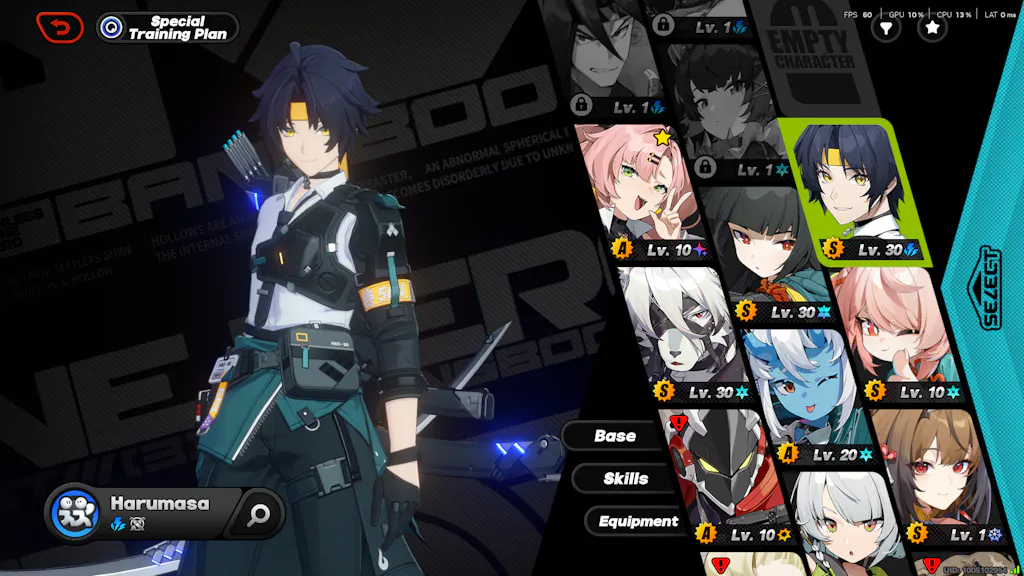
Task: Open the Special Training Plan
Action: 168,27
